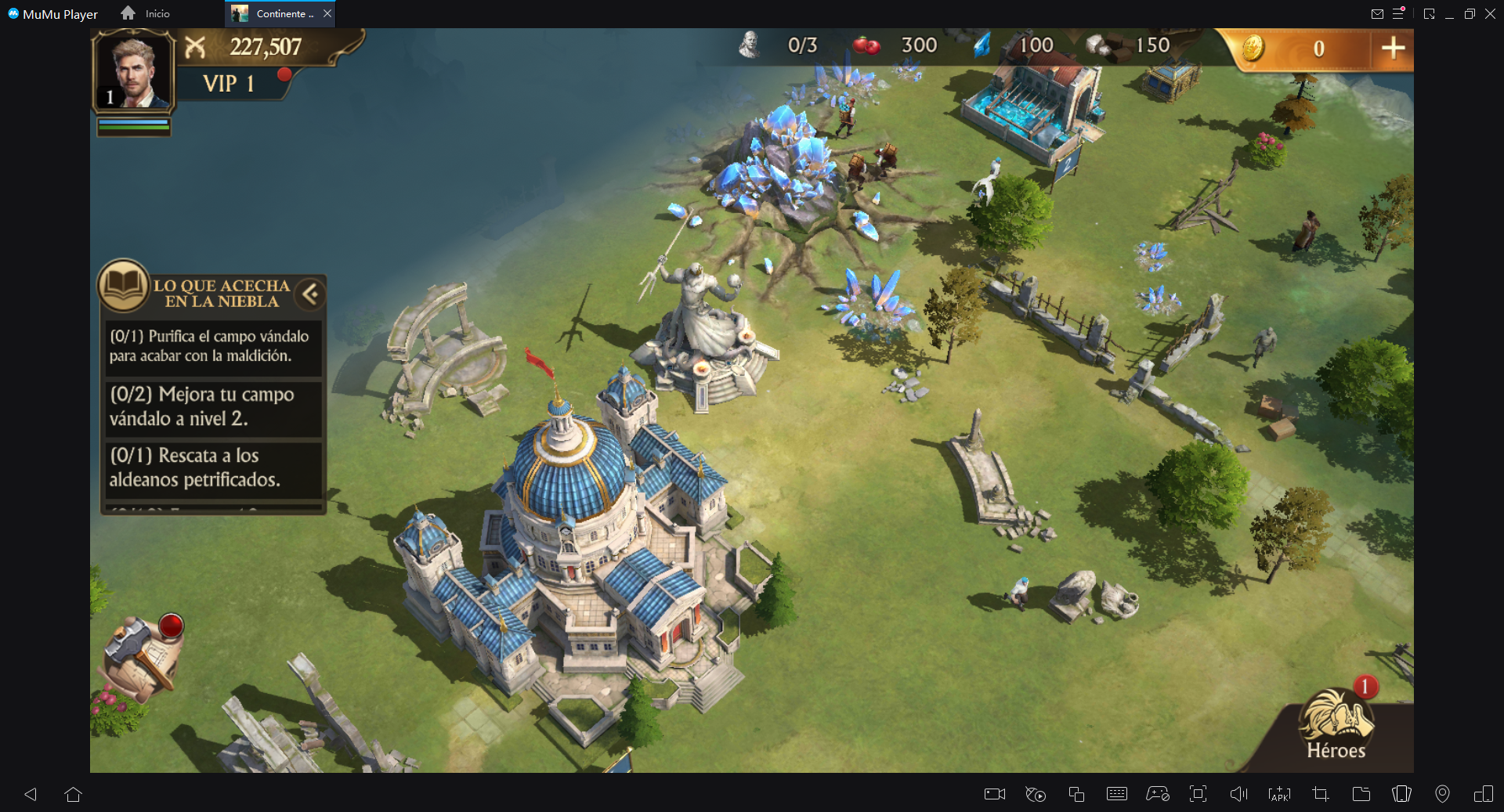This screenshot has width=1504, height=812.
Task: Close the Continente tab in MuMu Player
Action: (327, 13)
